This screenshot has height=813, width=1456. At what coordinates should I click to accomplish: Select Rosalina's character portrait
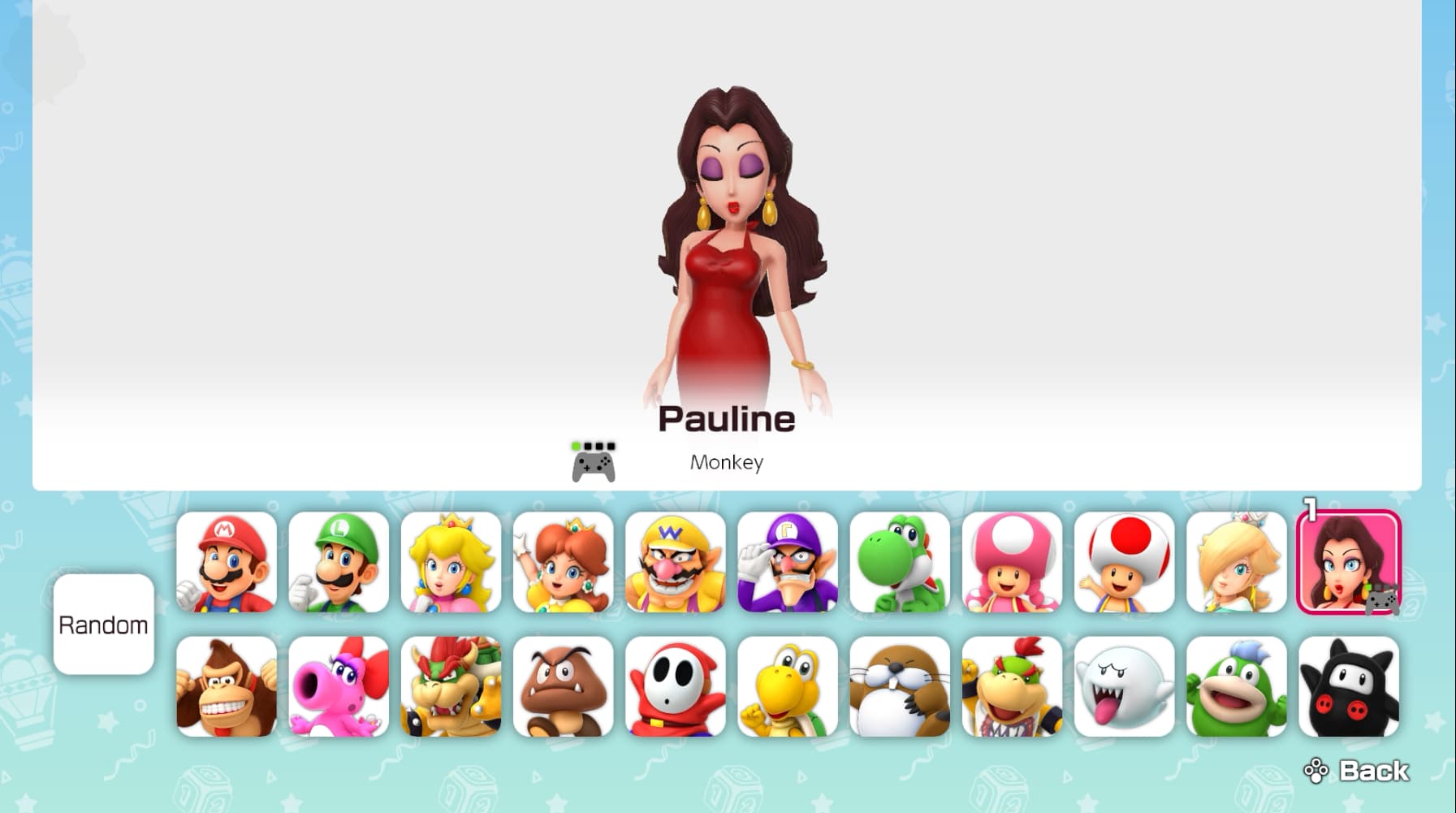pyautogui.click(x=1237, y=561)
